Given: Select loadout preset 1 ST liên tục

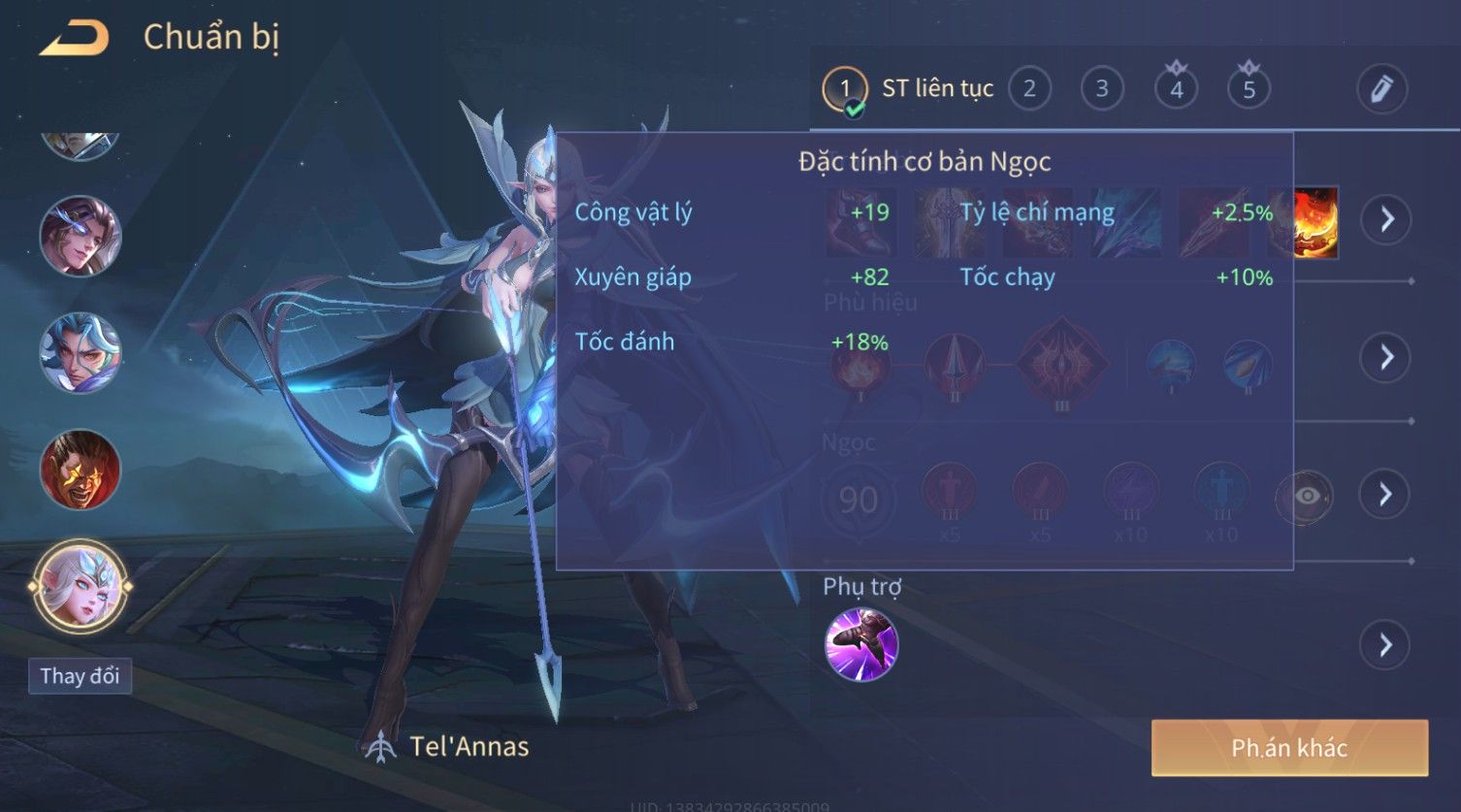Looking at the screenshot, I should click(845, 89).
